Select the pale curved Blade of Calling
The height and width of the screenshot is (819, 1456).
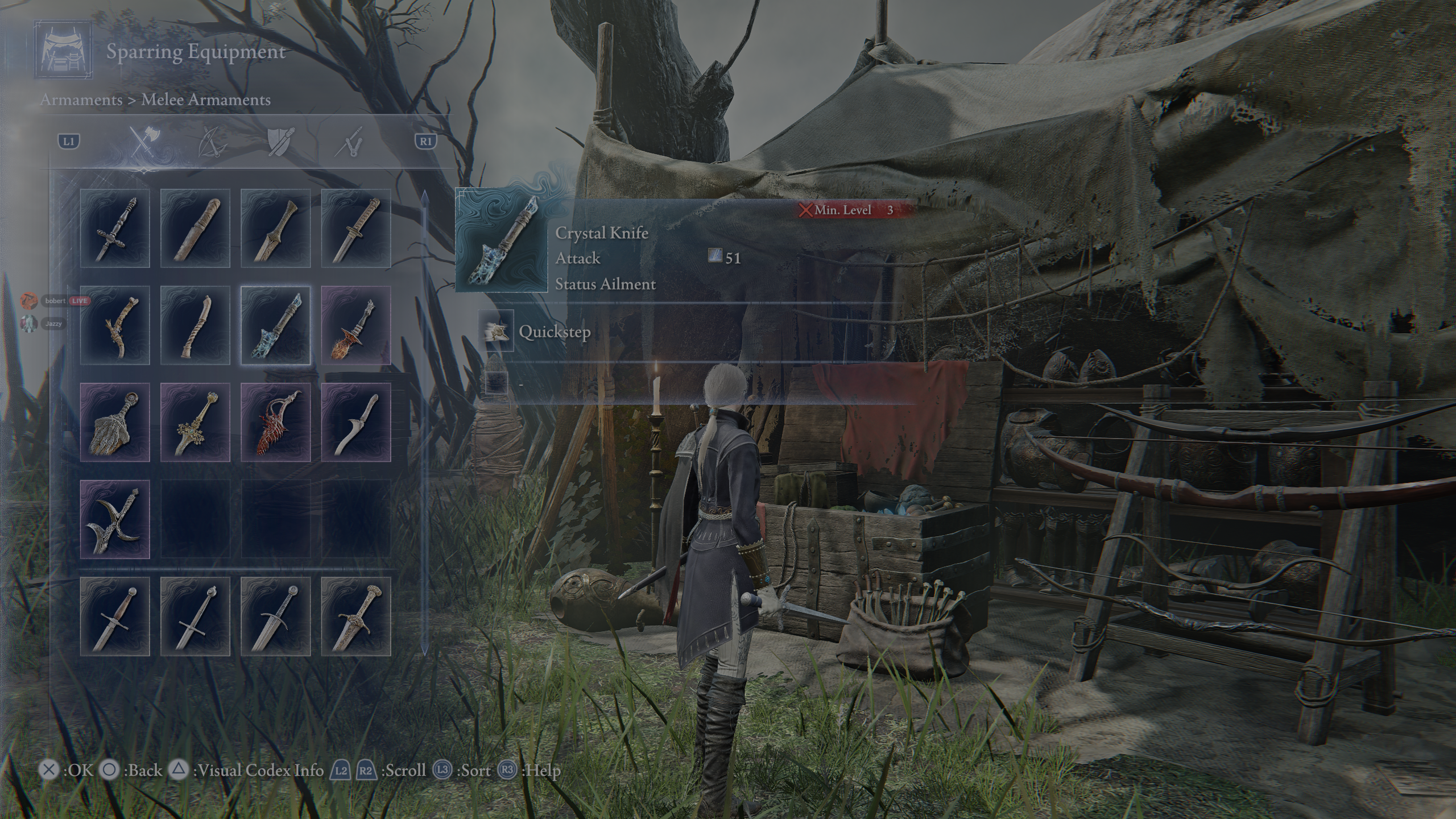tap(356, 422)
